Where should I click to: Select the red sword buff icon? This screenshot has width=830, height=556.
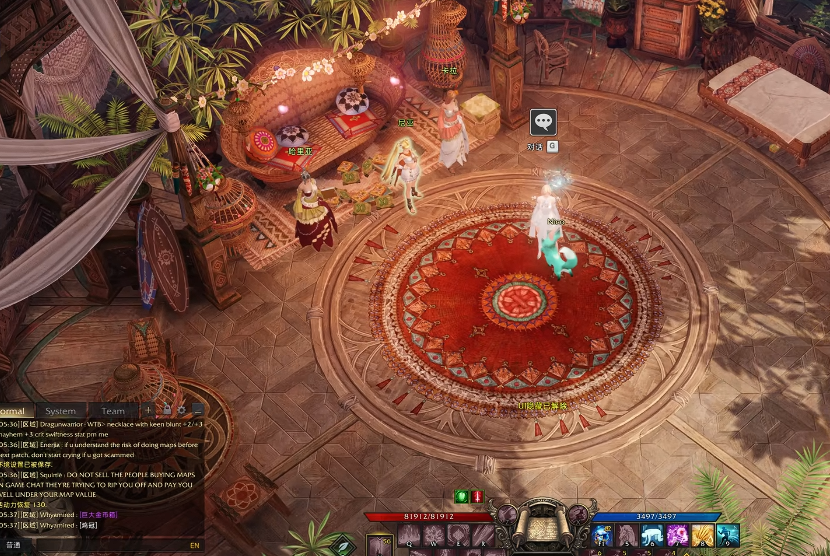477,497
